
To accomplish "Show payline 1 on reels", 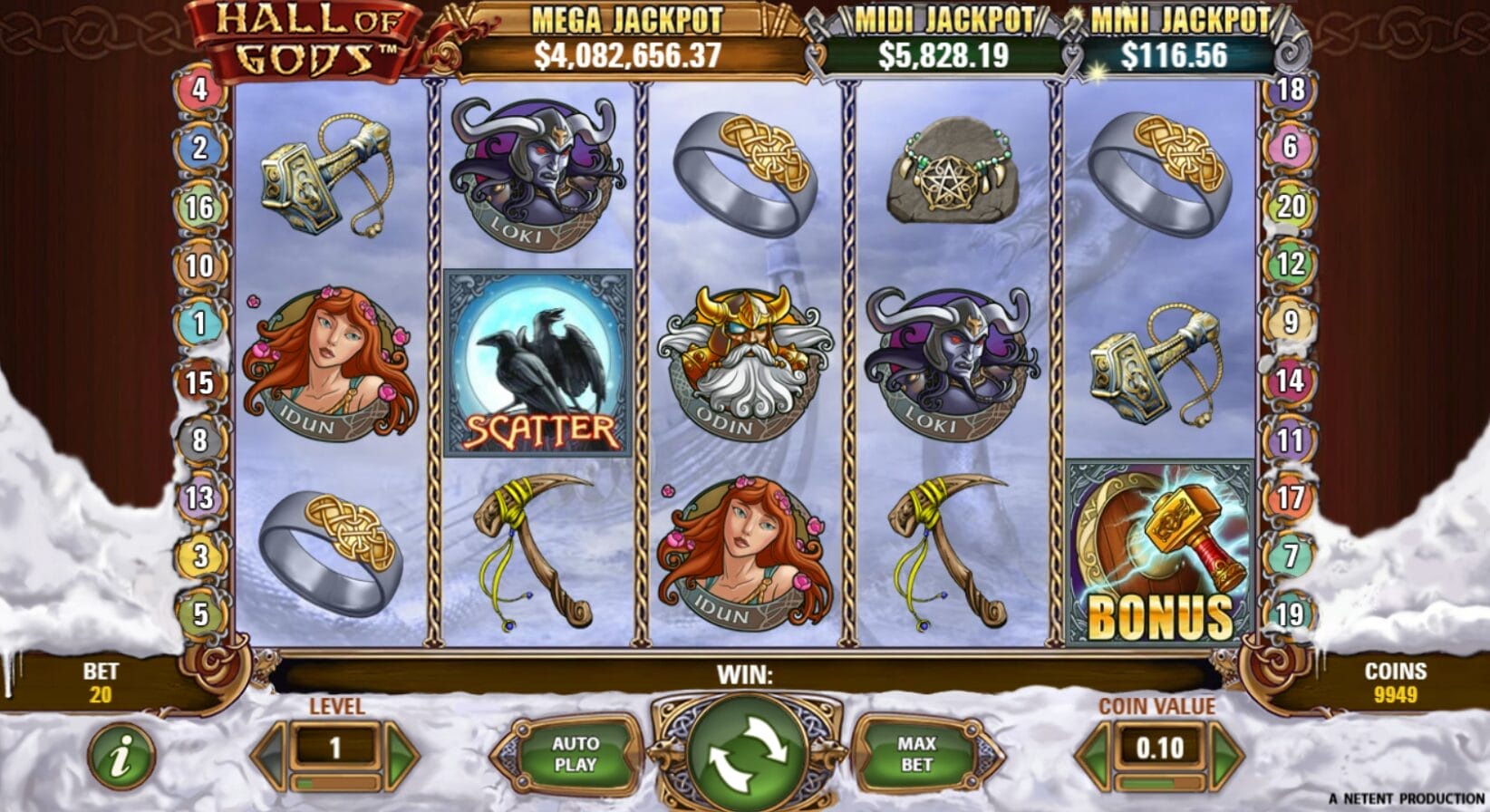I will coord(199,324).
